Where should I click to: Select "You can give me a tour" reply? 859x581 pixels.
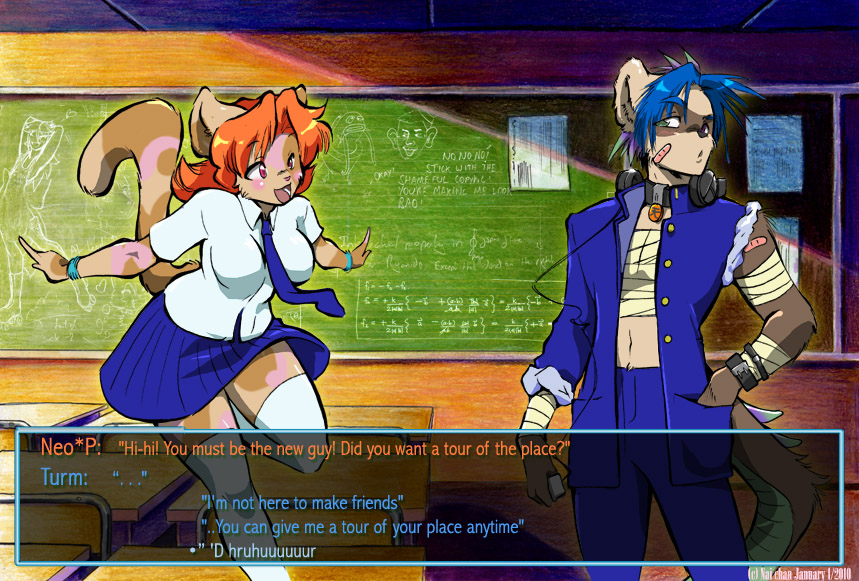363,526
